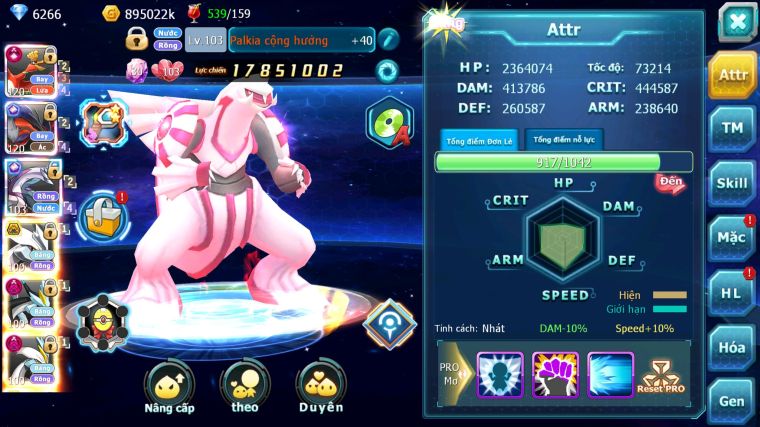
Task: Click the padlock icon beside the level
Action: 137,40
